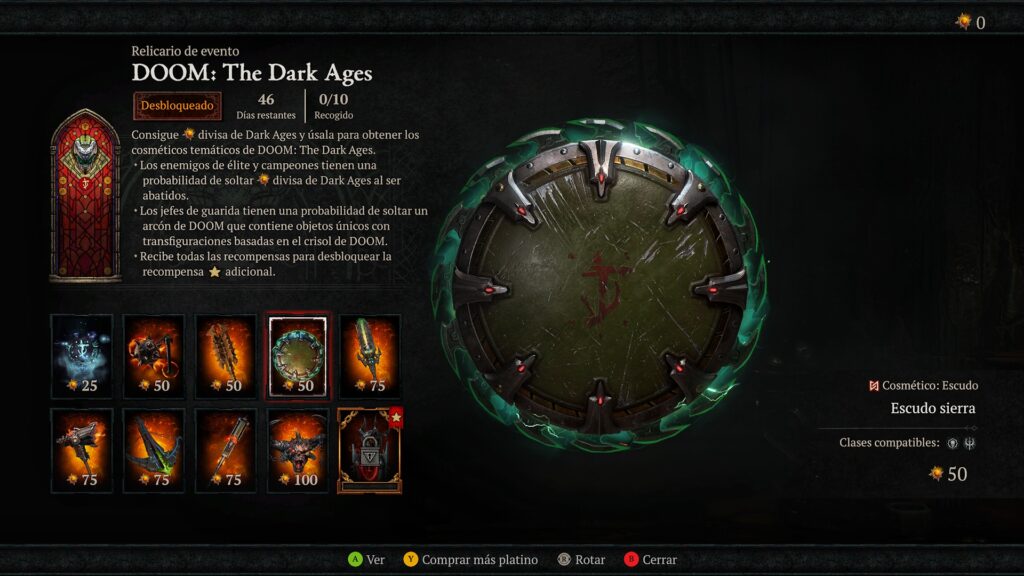
Task: Select the spiked club reward tile
Action: [226, 356]
